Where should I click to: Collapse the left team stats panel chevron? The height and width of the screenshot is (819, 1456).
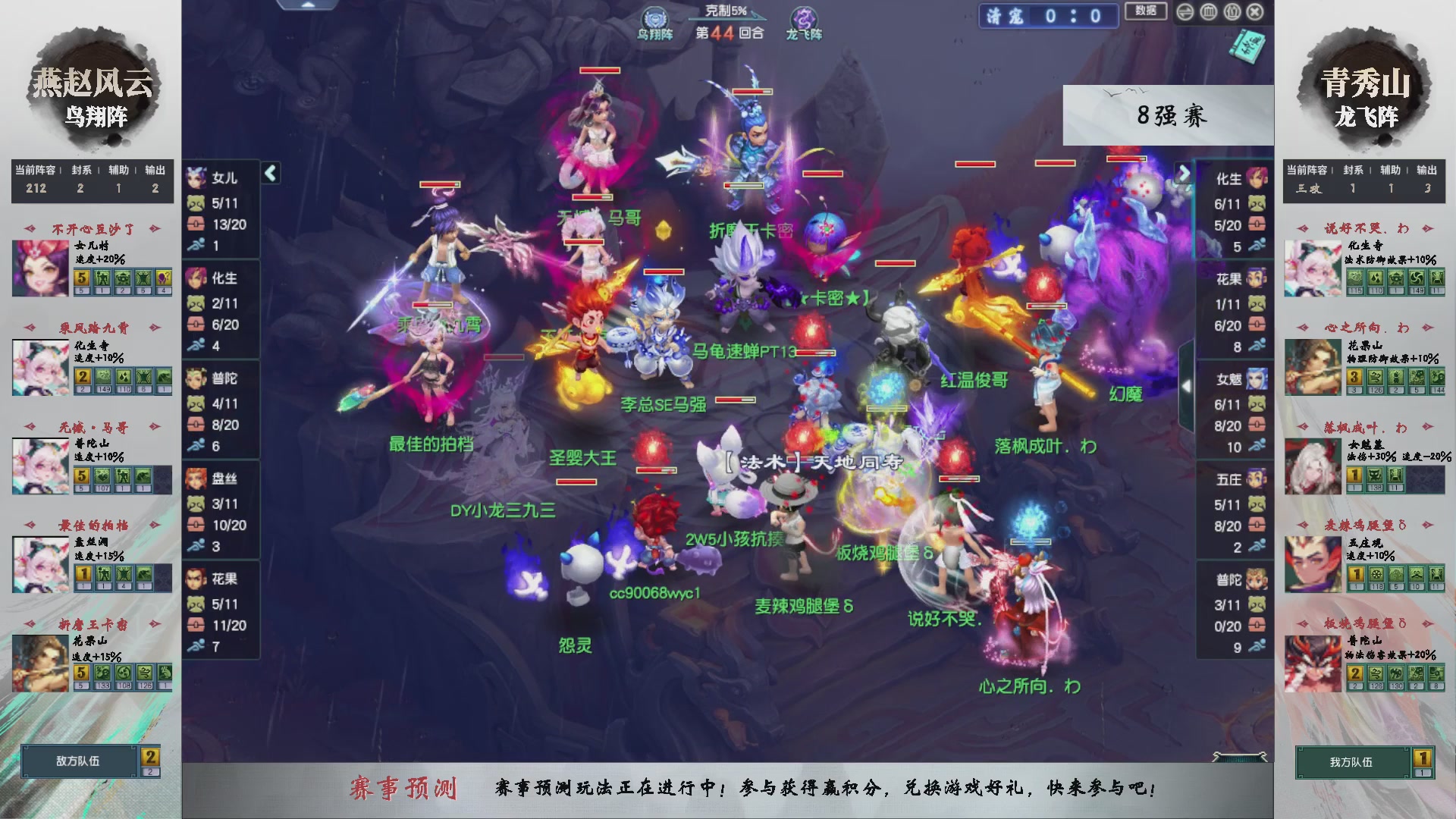(269, 173)
